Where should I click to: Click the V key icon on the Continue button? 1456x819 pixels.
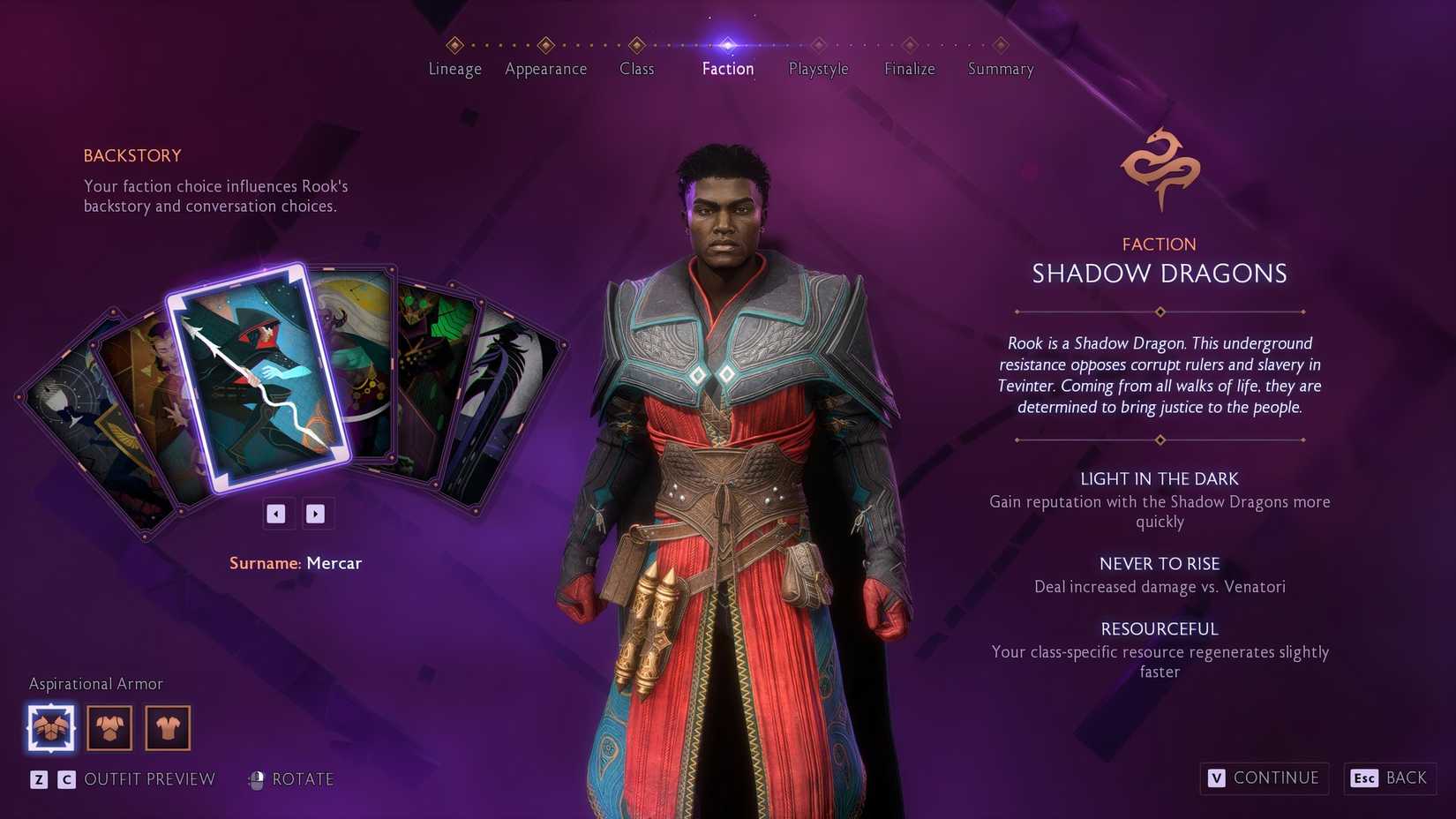click(x=1215, y=778)
